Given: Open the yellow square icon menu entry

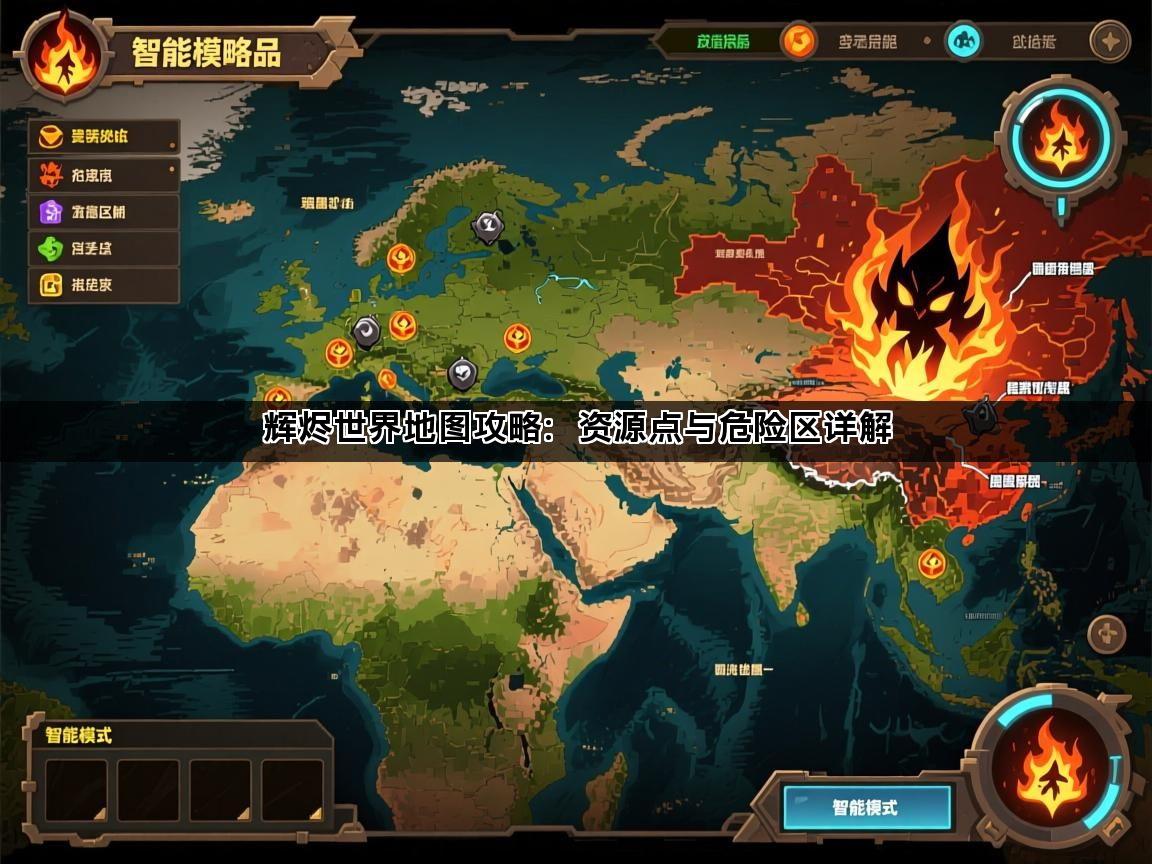Looking at the screenshot, I should point(103,285).
